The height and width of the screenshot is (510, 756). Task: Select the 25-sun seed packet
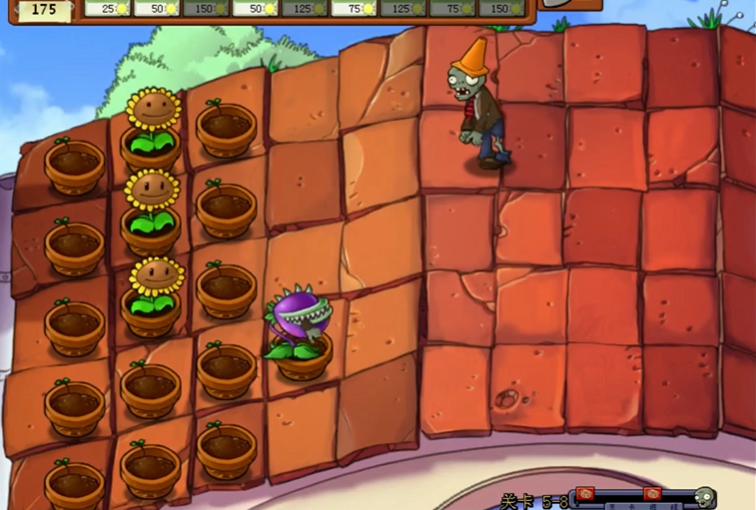107,8
